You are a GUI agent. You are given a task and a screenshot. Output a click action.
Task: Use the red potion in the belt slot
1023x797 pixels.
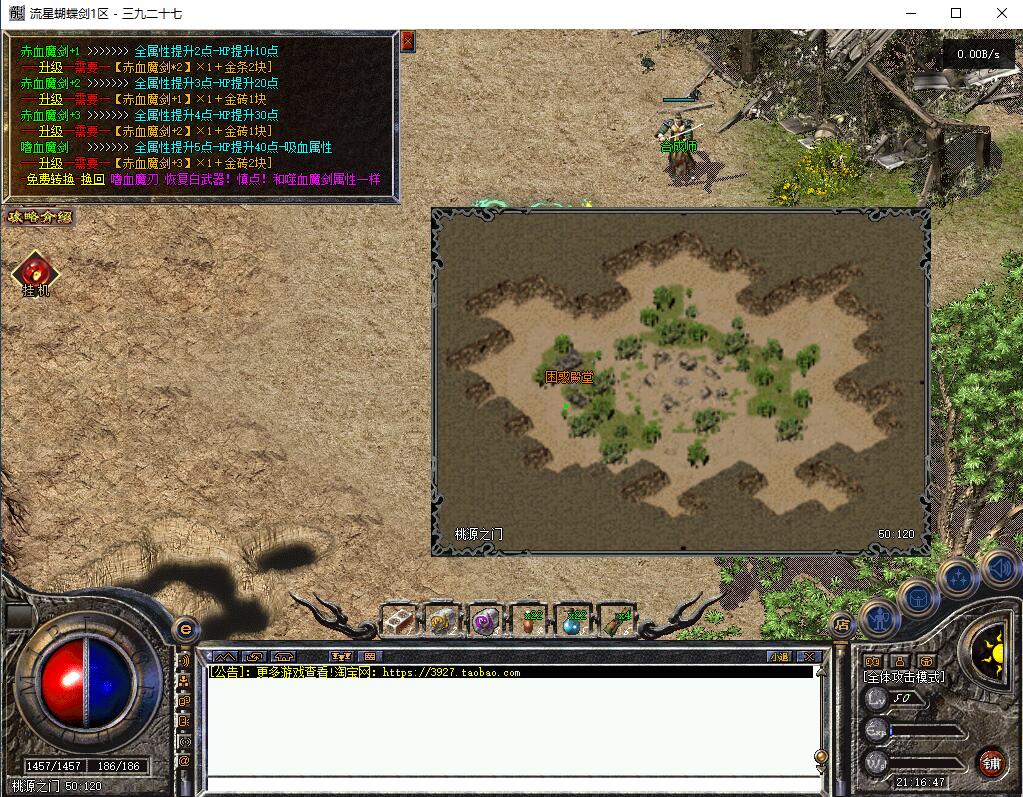(x=530, y=621)
